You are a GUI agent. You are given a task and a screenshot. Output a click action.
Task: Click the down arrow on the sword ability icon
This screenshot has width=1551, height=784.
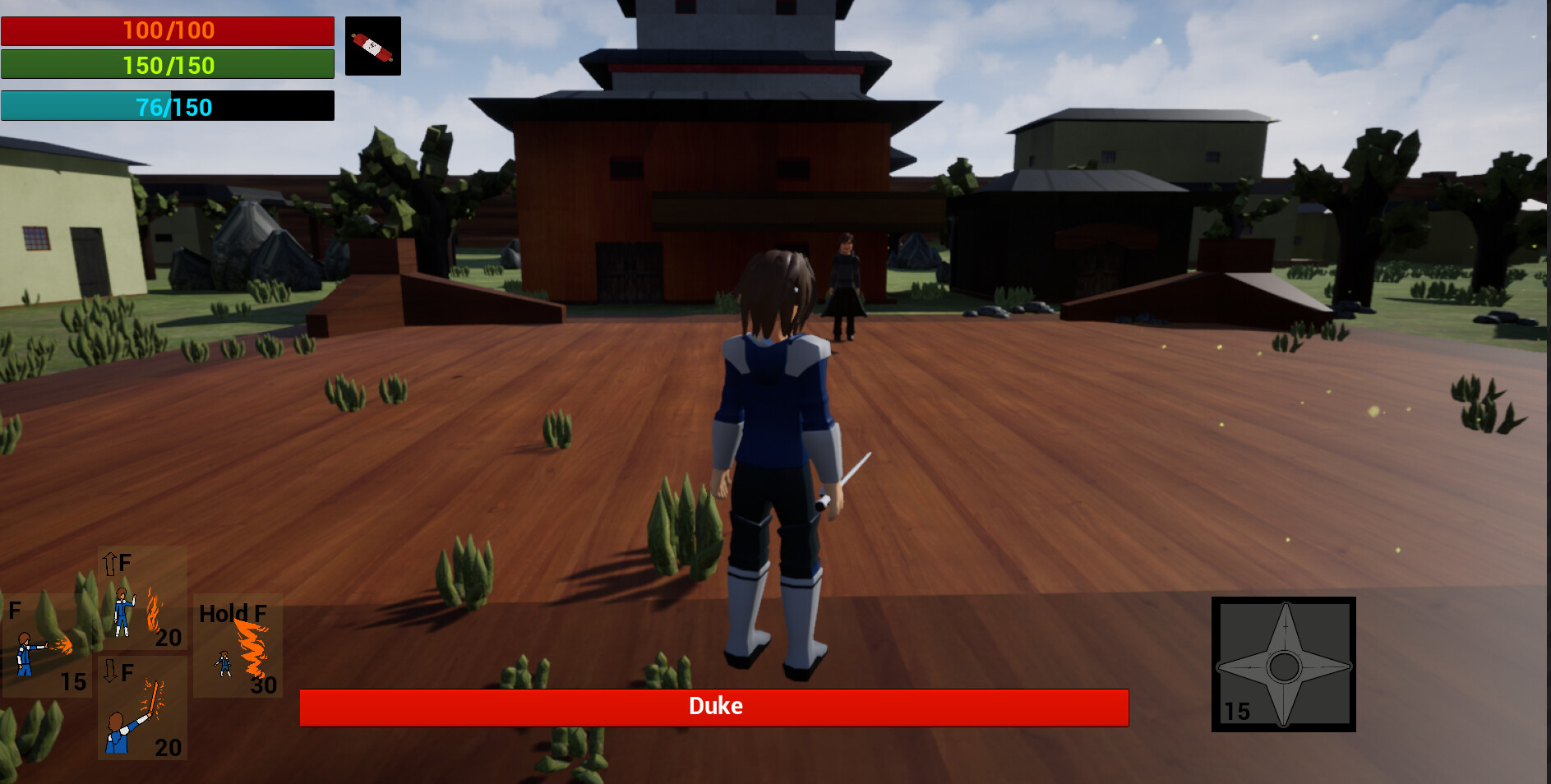coord(110,671)
